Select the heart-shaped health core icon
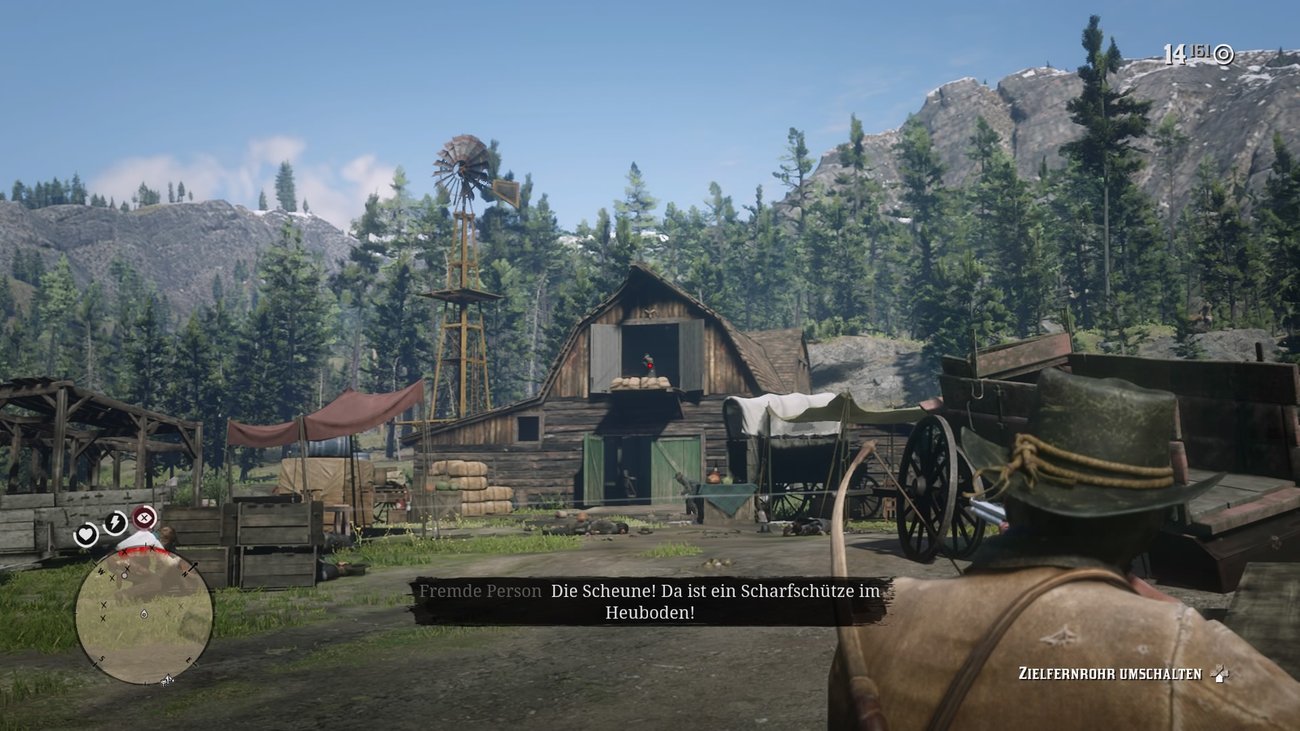Screen dimensions: 1300x731 click(86, 536)
